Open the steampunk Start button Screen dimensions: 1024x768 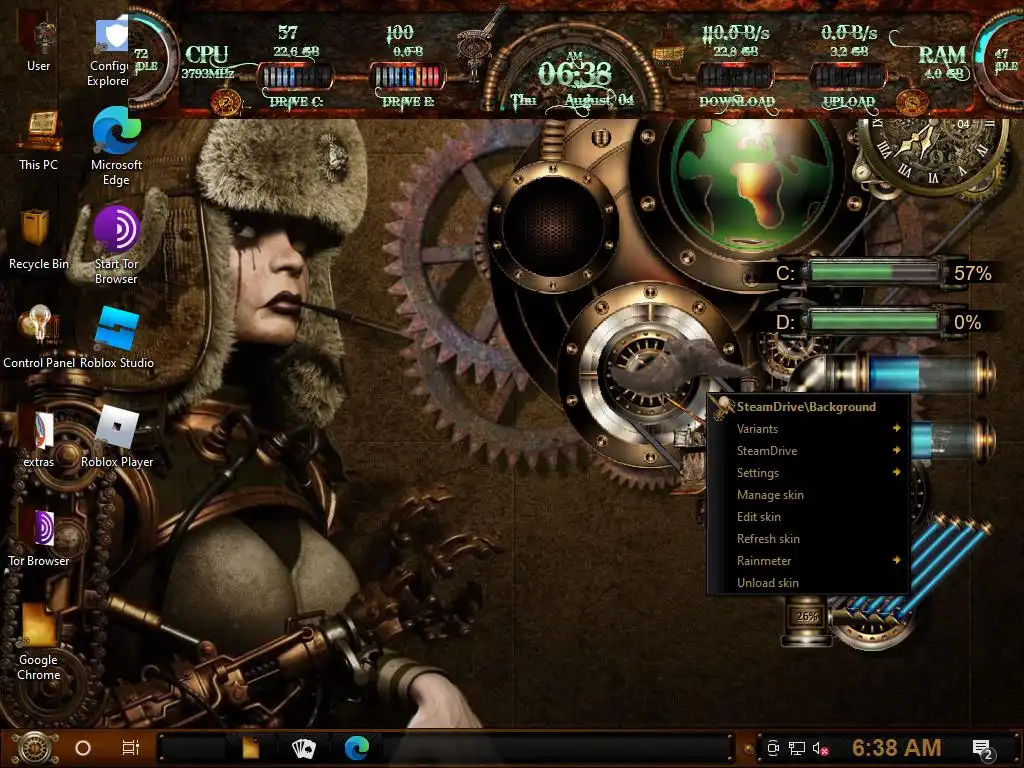point(34,748)
